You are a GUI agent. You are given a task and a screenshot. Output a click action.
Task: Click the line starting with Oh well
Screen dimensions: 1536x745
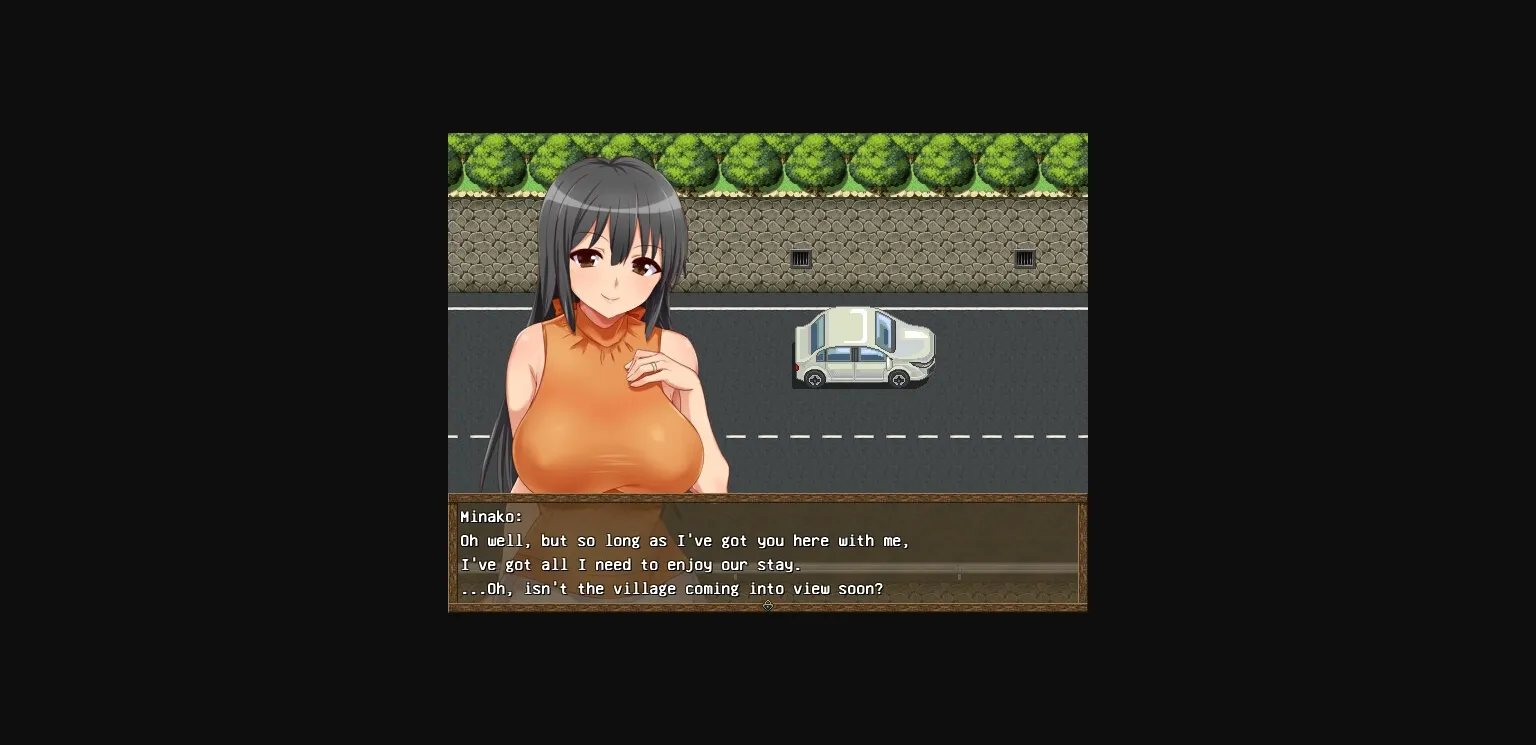(x=685, y=540)
